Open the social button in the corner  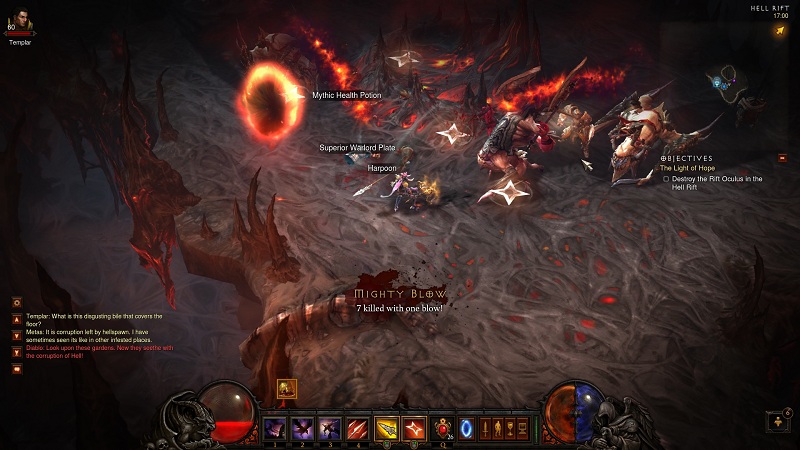pos(778,421)
